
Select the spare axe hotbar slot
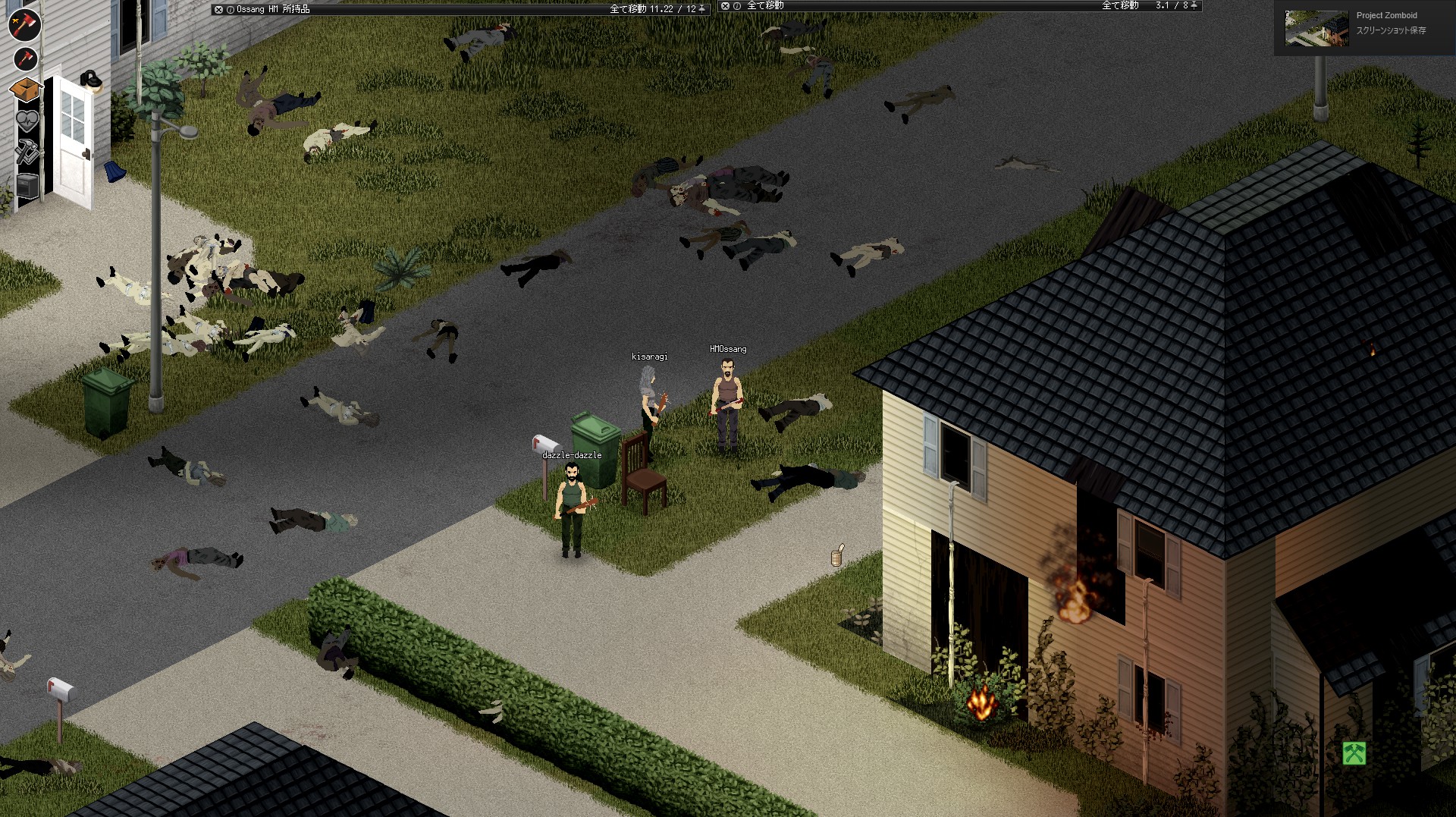click(x=25, y=59)
